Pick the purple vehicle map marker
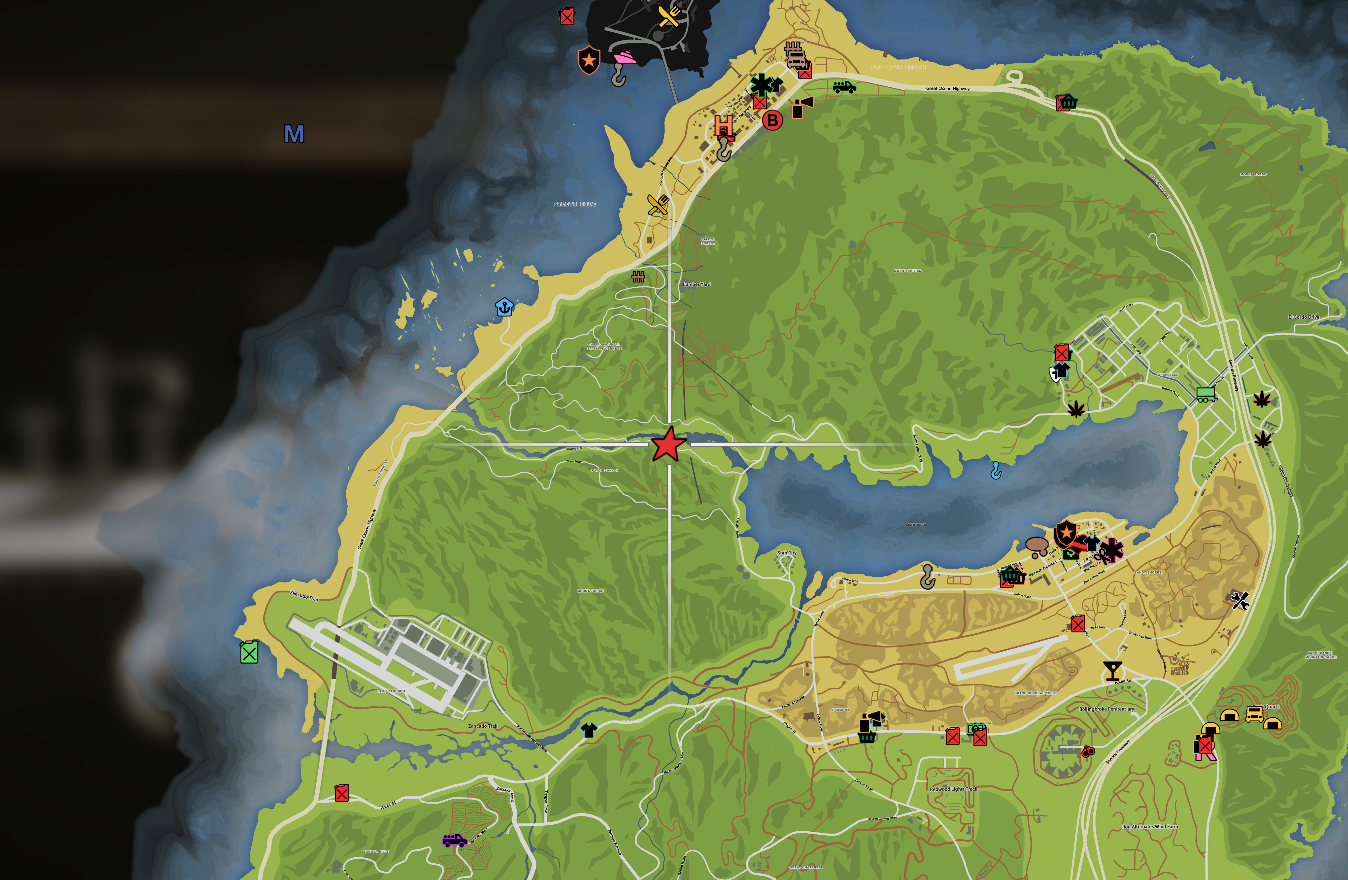The height and width of the screenshot is (880, 1348). [454, 840]
